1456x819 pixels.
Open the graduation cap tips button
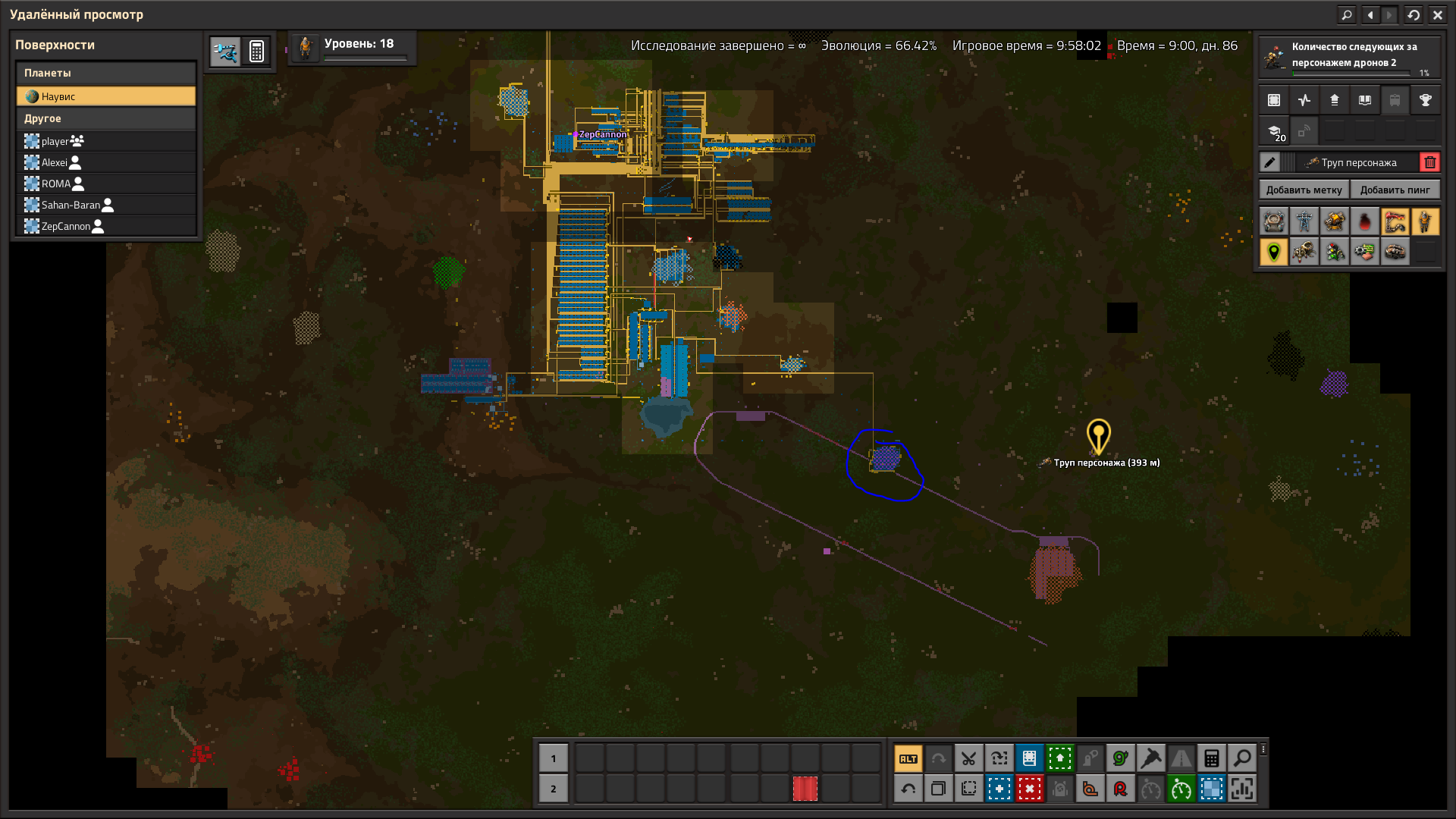(1275, 131)
